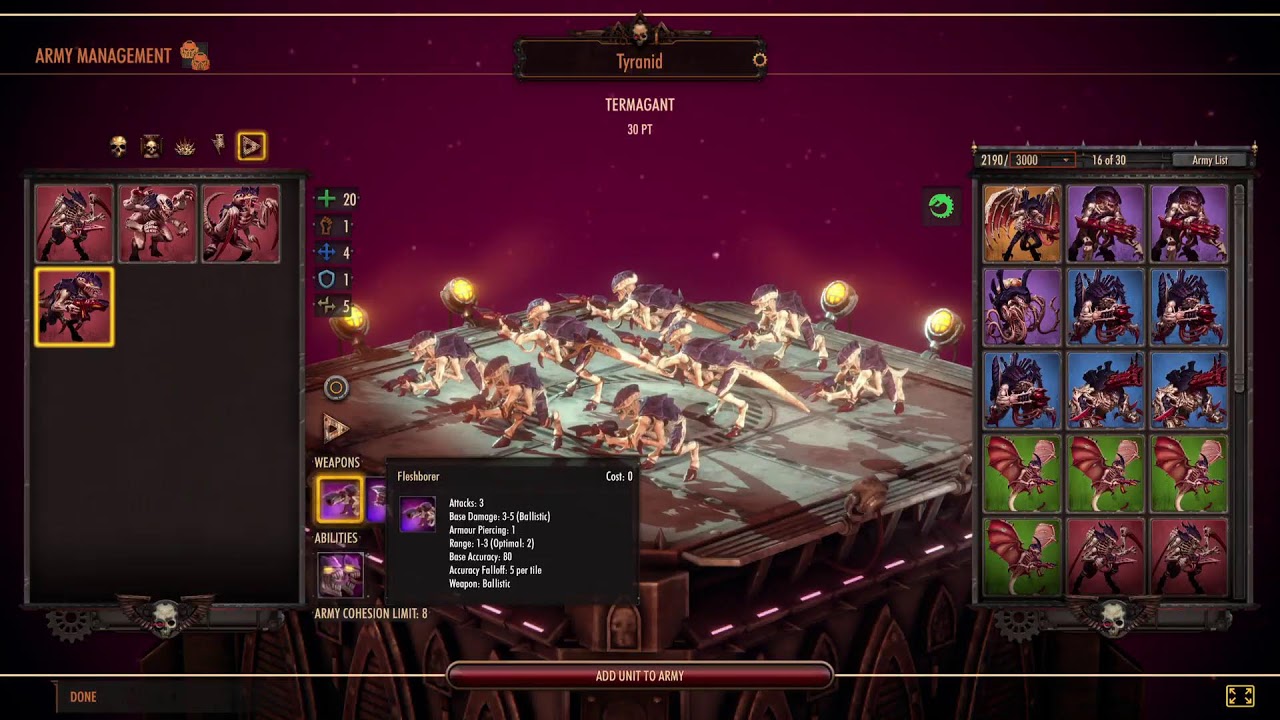Screen dimensions: 1280x720
Task: Click the arrow icon above the Weapons label
Action: click(x=335, y=429)
